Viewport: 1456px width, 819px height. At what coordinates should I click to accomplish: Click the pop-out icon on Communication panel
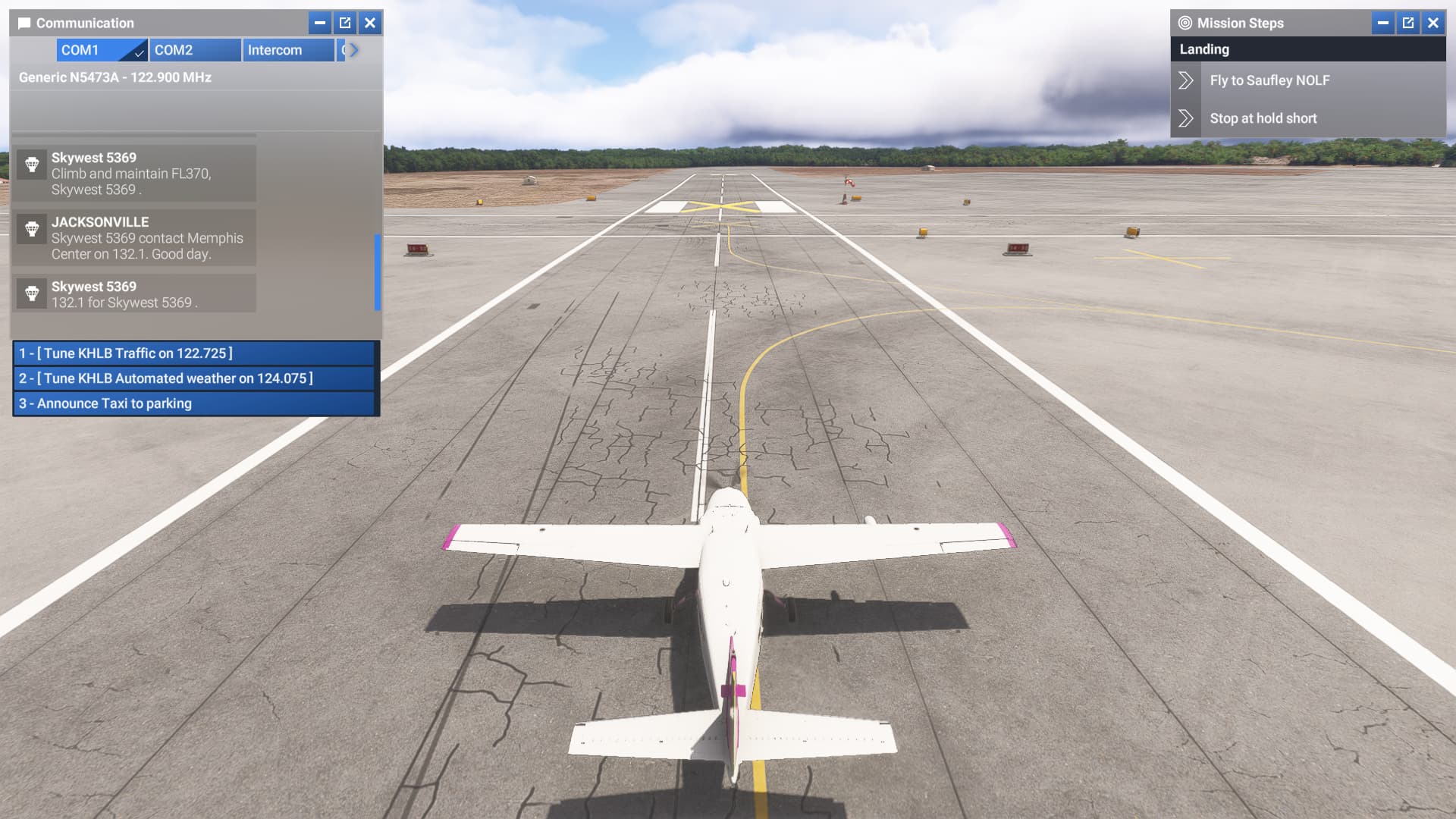[x=344, y=23]
